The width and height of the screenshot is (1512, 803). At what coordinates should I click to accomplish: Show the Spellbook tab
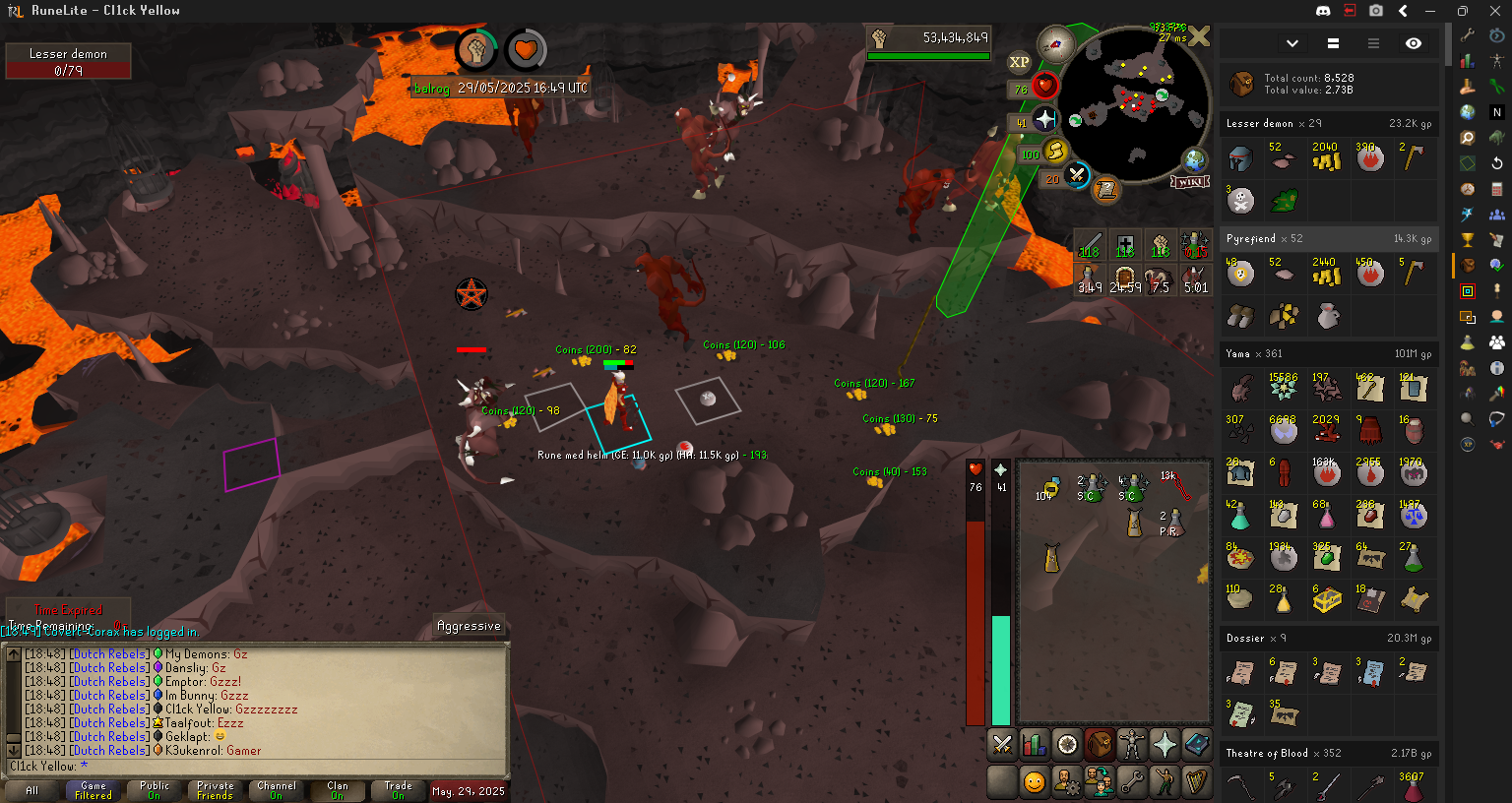click(1197, 746)
